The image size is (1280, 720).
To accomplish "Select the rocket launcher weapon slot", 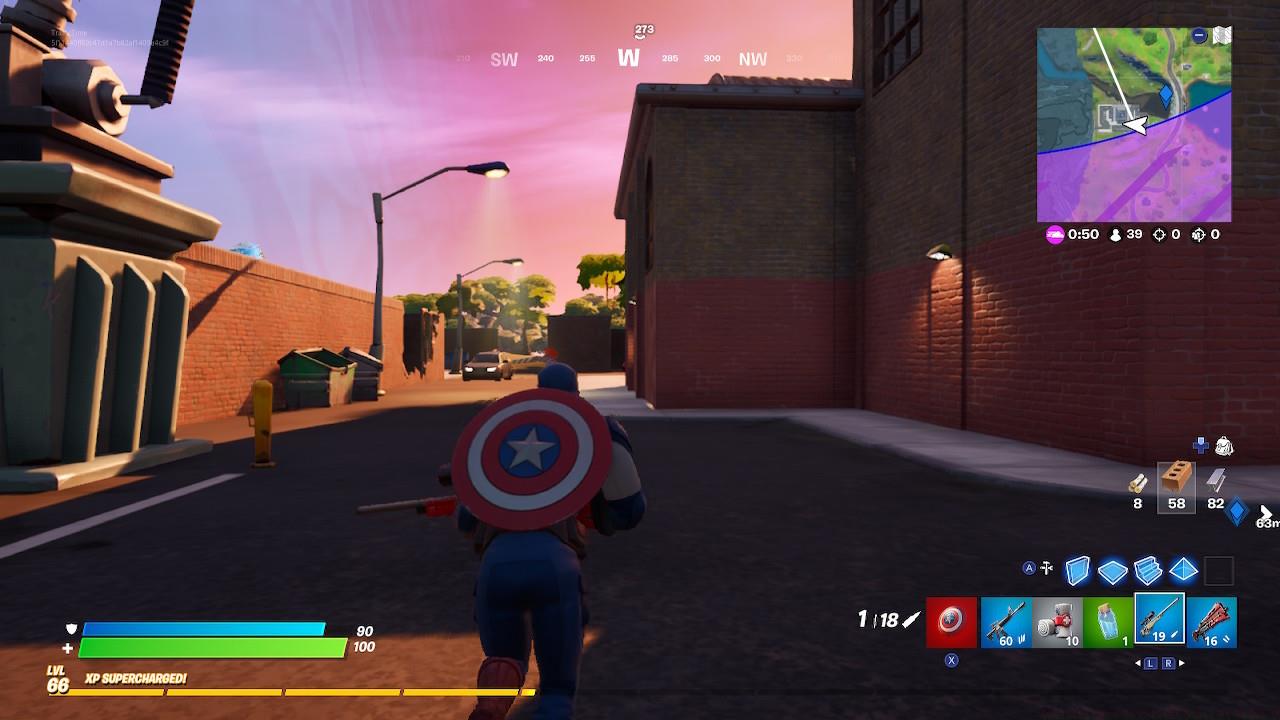I will point(1213,622).
